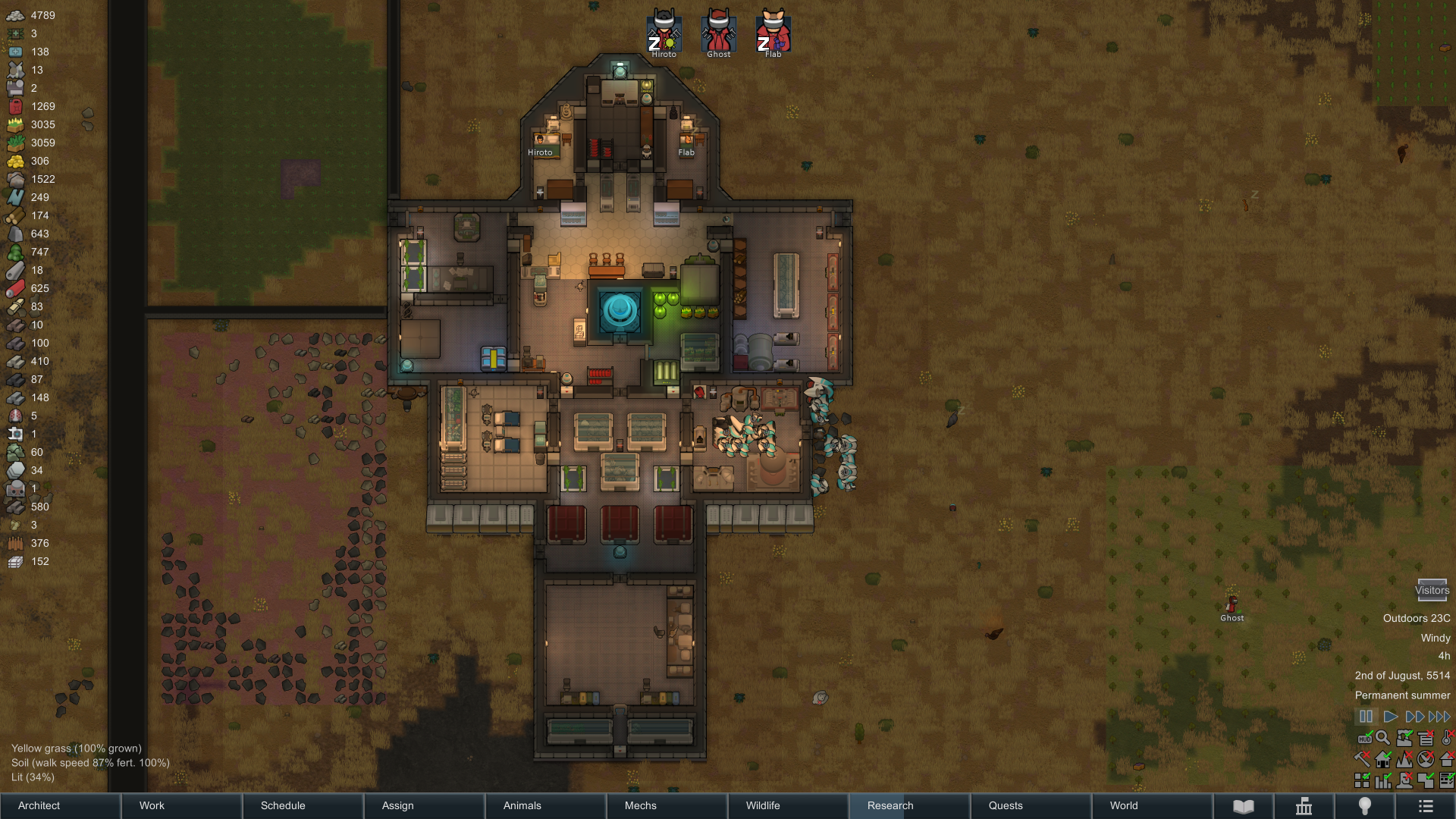Set game to normal speed

pos(1390,717)
